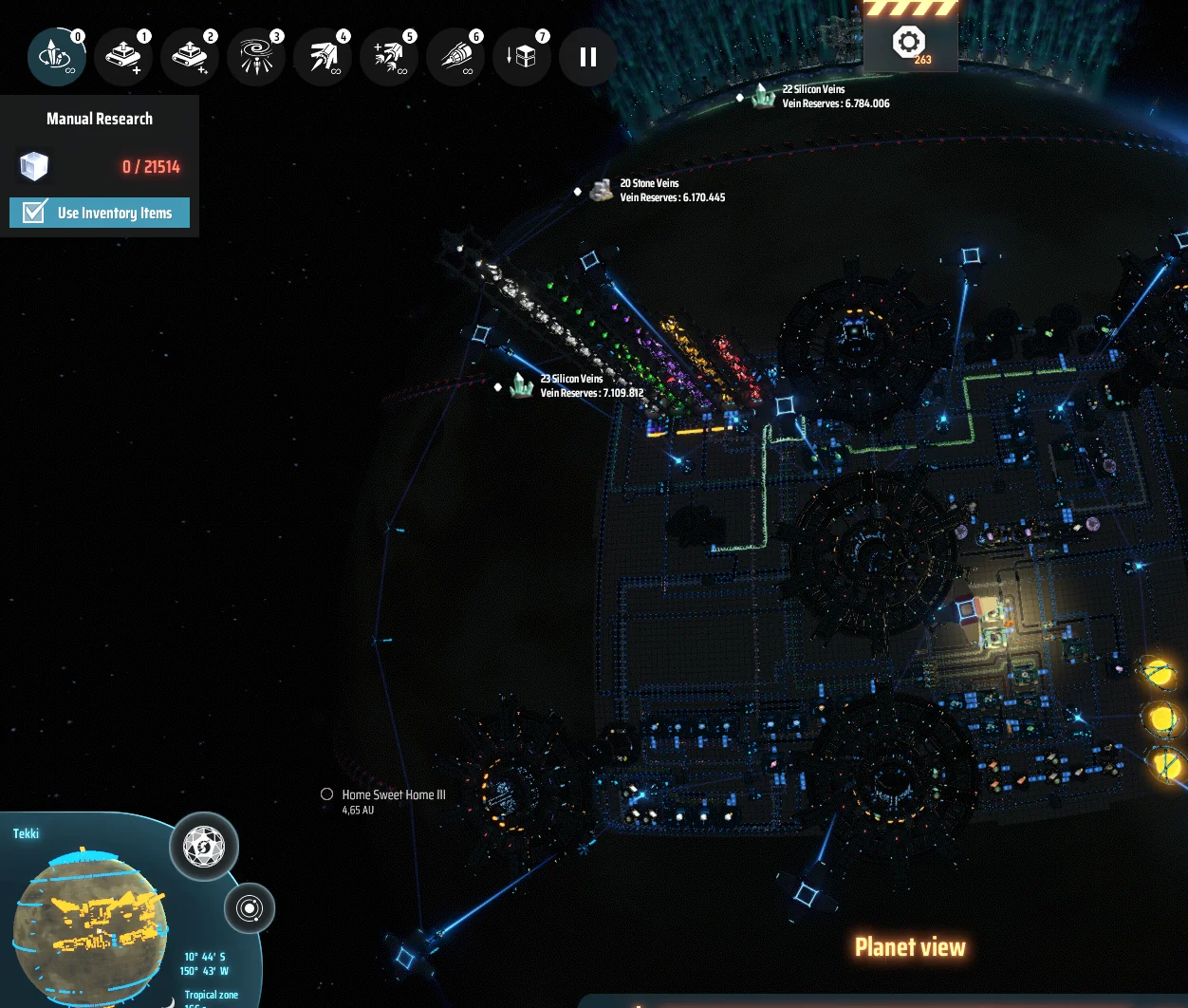Toggle the Use Inventory Items checkbox
The width and height of the screenshot is (1188, 1008).
point(35,212)
